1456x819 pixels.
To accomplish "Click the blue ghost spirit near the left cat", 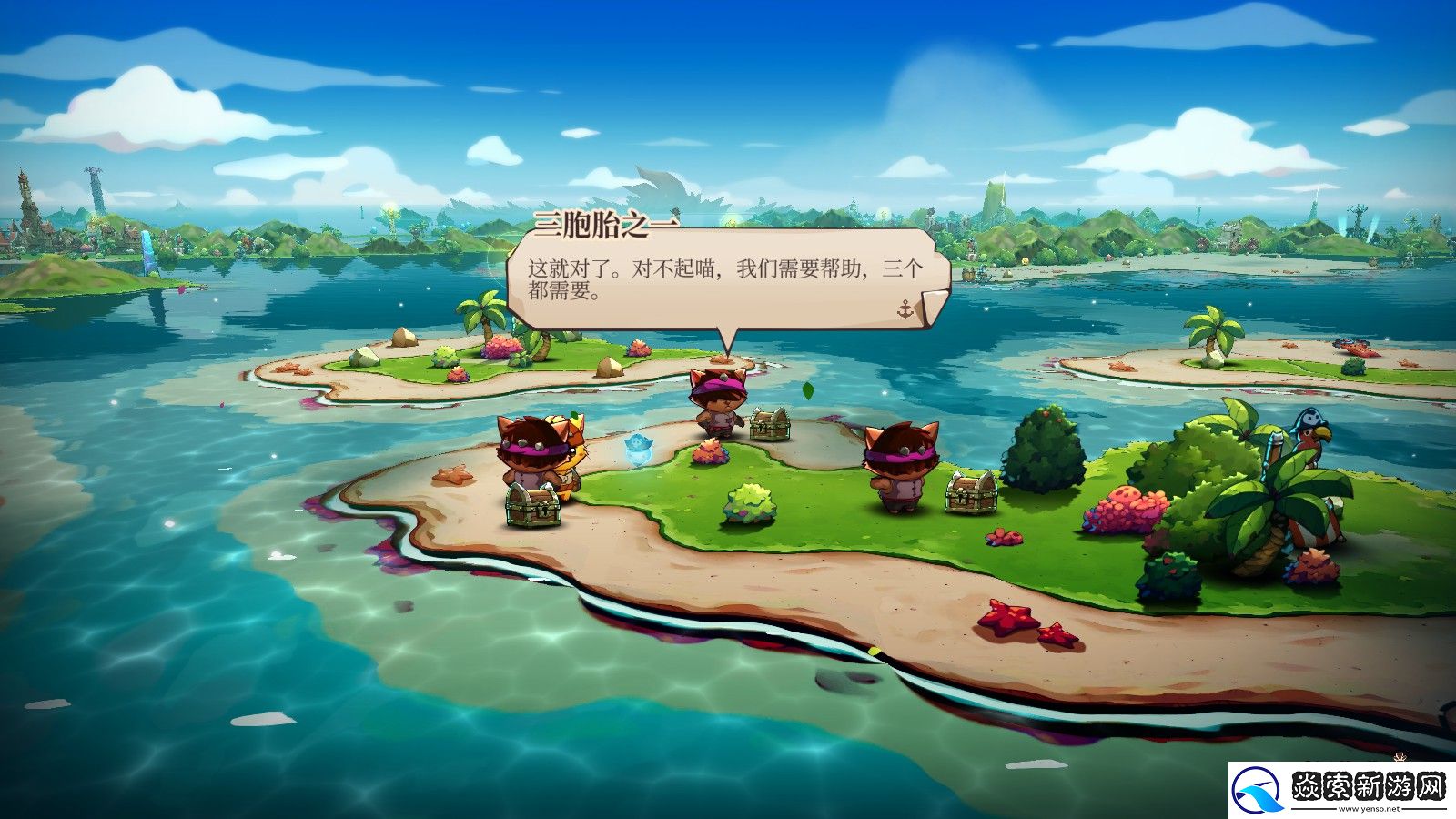I will 639,450.
